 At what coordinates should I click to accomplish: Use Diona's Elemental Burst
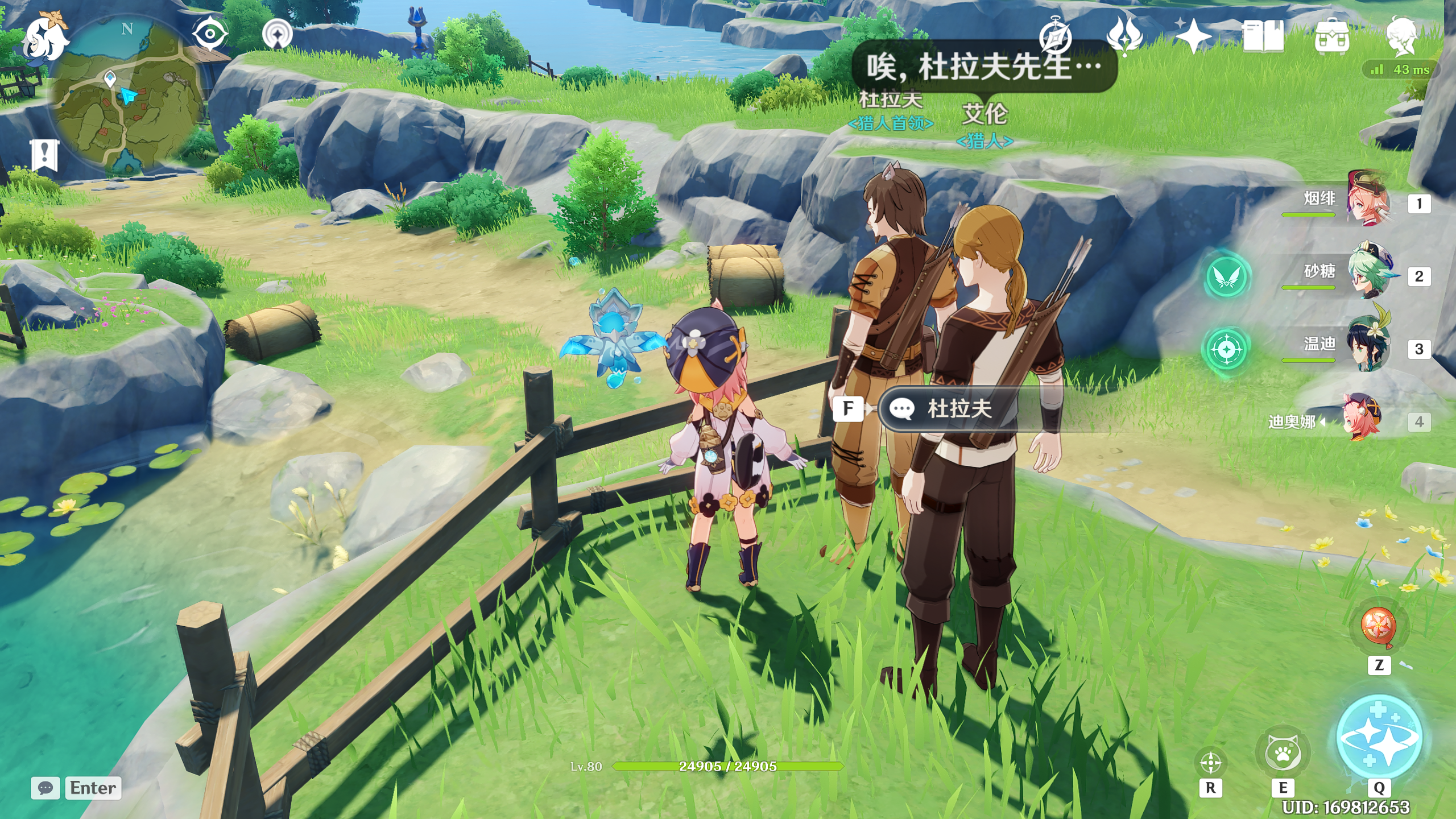point(1379,738)
